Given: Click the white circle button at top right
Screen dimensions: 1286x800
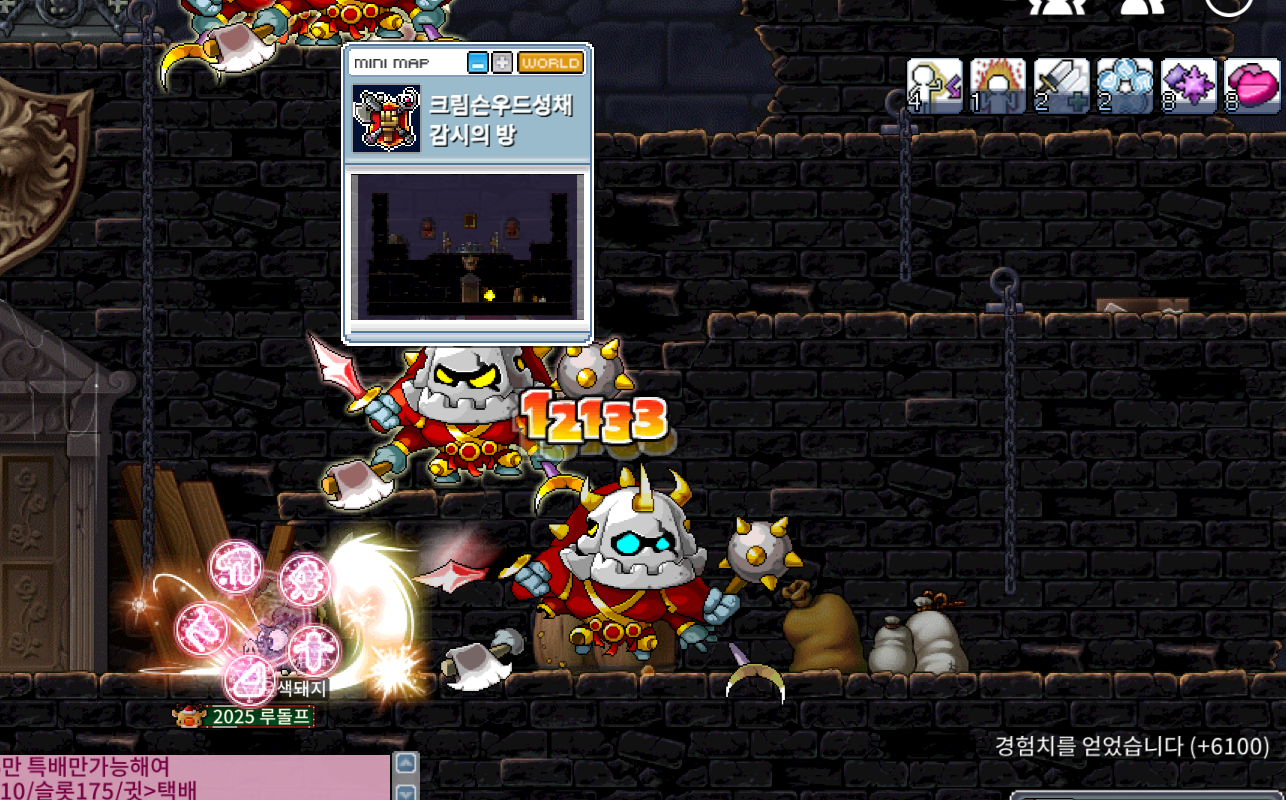Looking at the screenshot, I should pyautogui.click(x=1228, y=5).
